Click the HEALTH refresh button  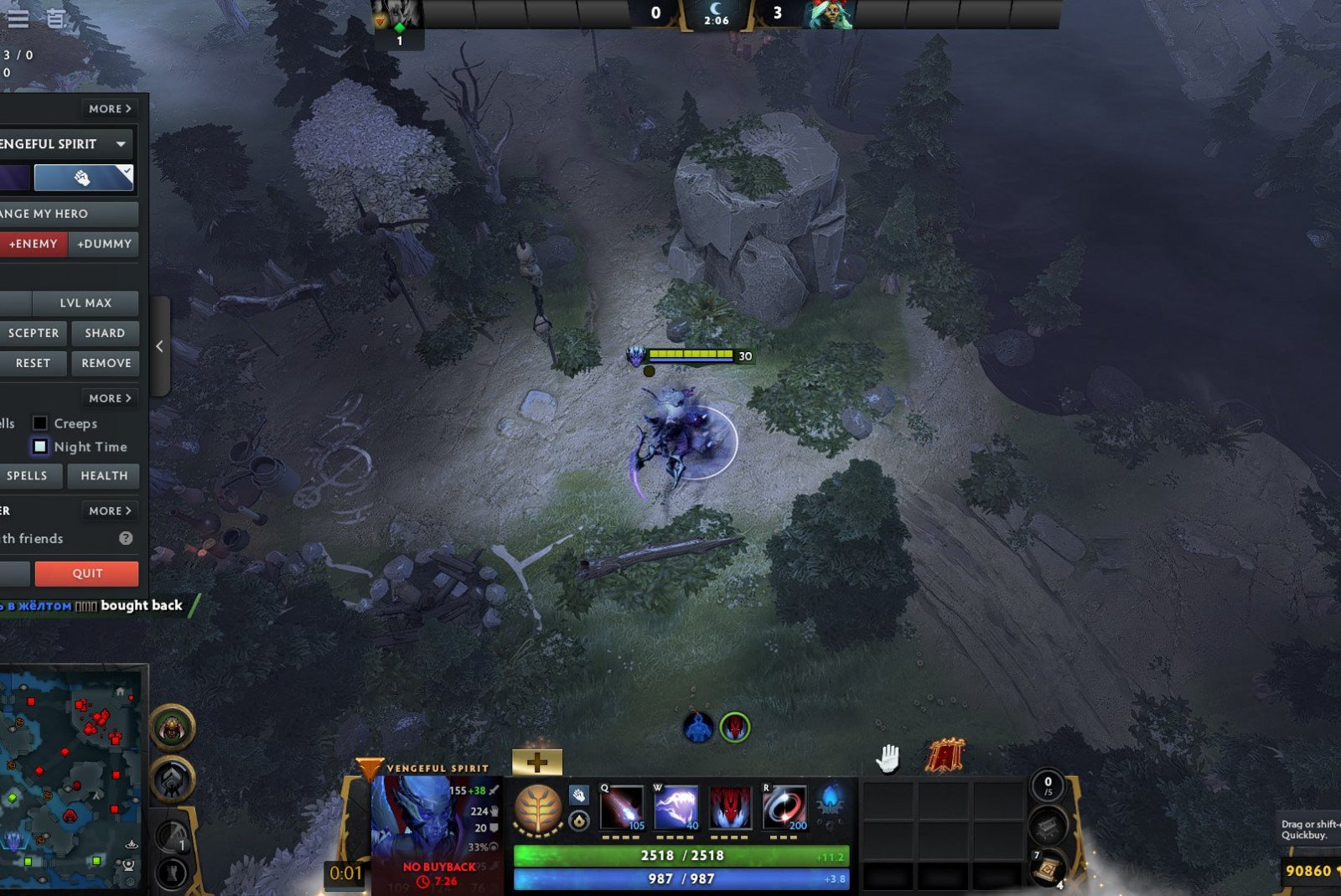(x=104, y=475)
